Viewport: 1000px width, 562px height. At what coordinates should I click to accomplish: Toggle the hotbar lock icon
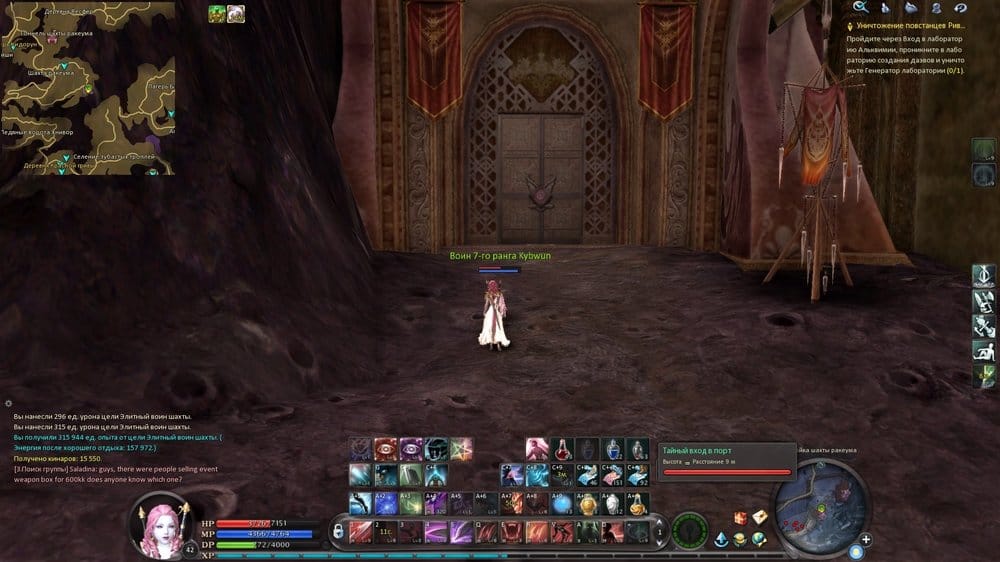tap(338, 531)
